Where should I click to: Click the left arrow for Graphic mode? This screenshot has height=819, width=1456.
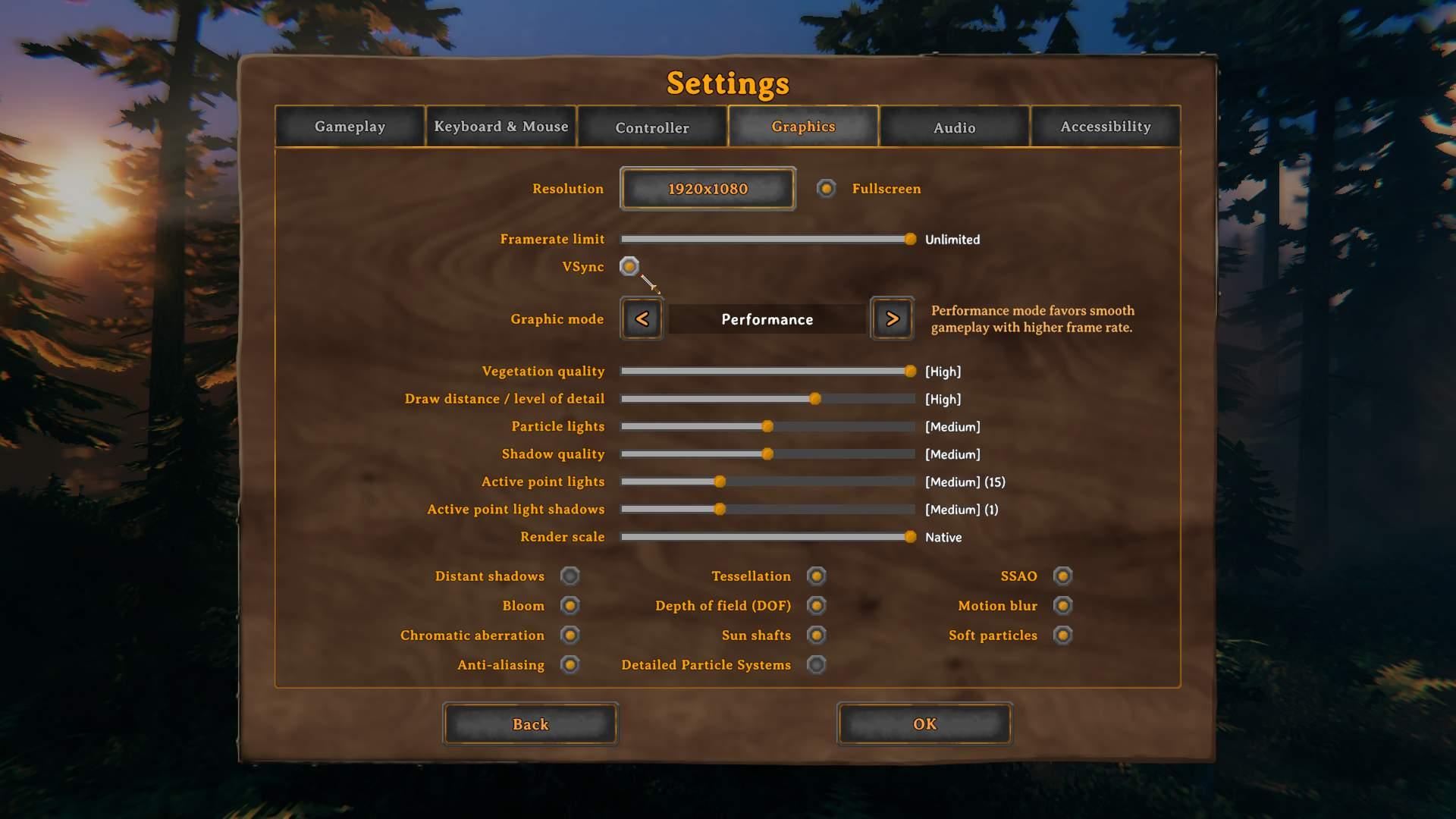[x=641, y=318]
